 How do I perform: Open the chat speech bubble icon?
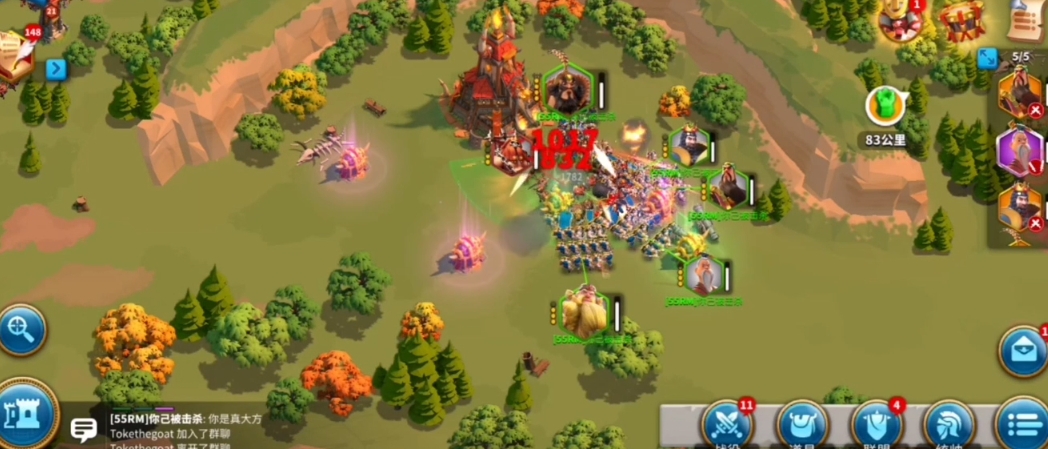pos(85,429)
